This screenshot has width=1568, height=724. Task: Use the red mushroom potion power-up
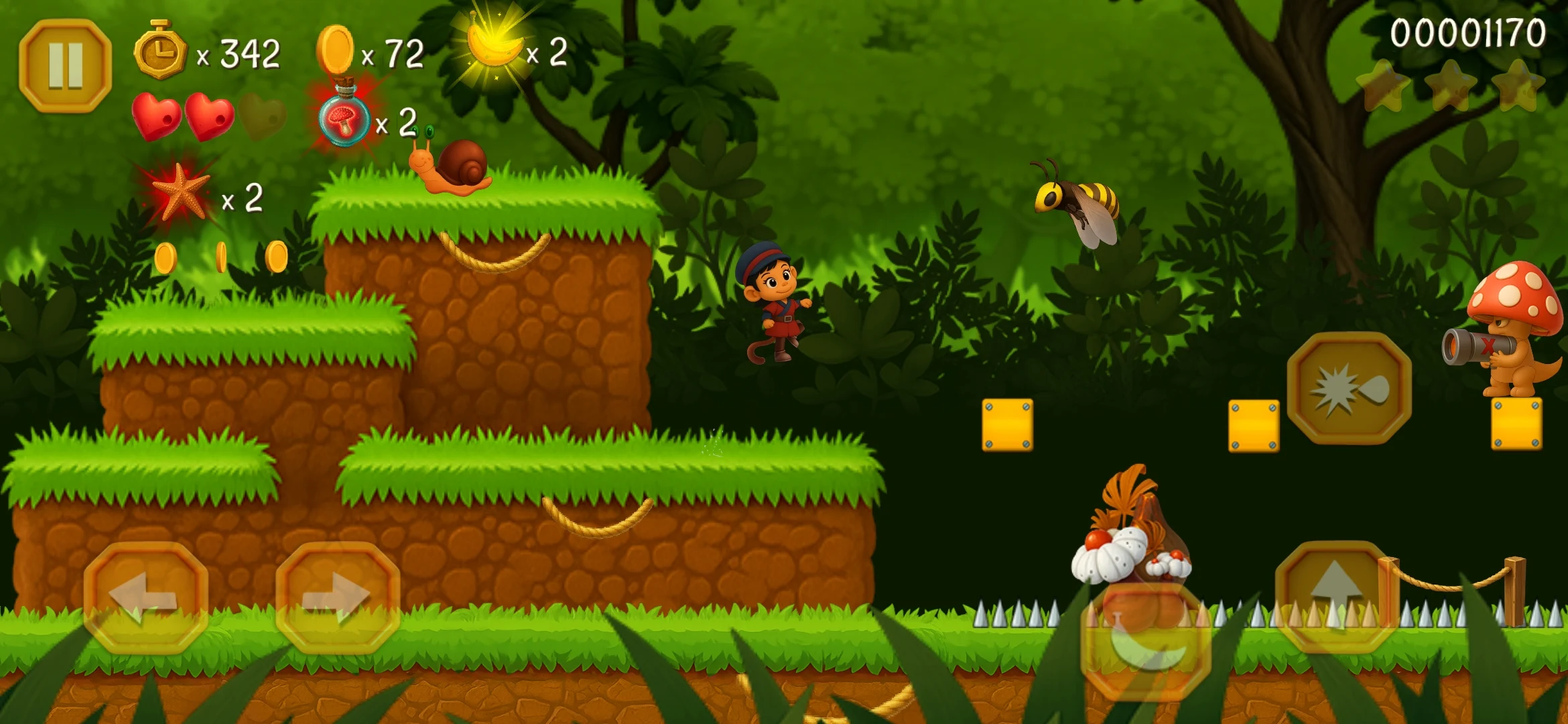click(344, 118)
